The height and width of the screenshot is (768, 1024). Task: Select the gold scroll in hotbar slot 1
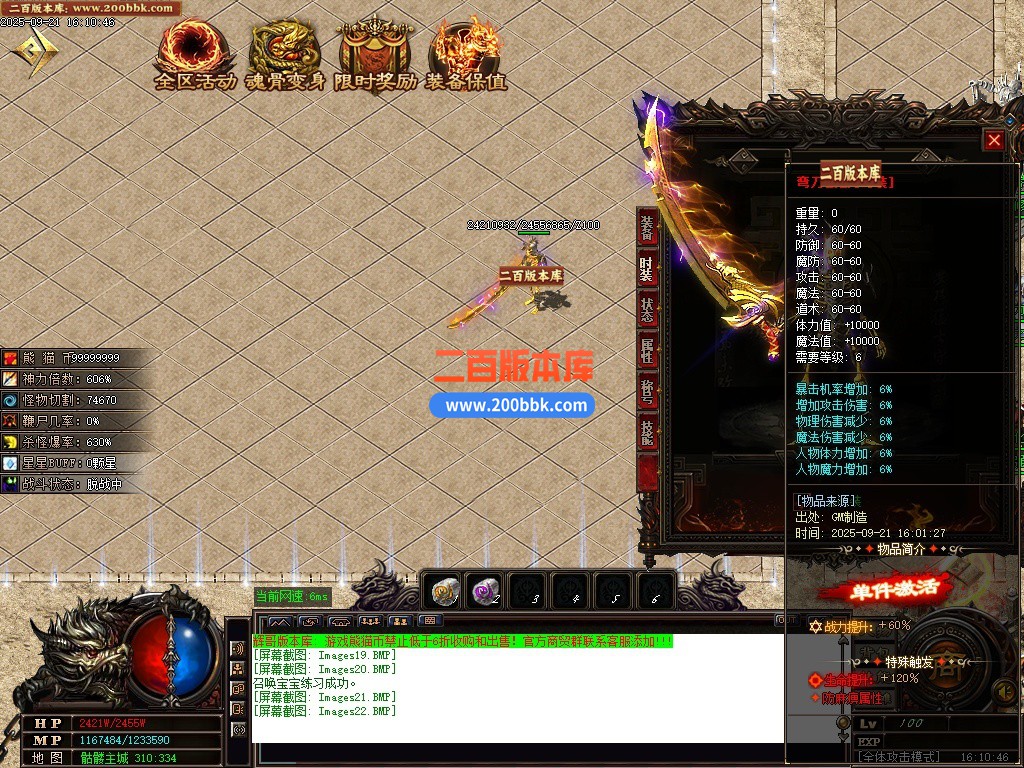[x=445, y=592]
